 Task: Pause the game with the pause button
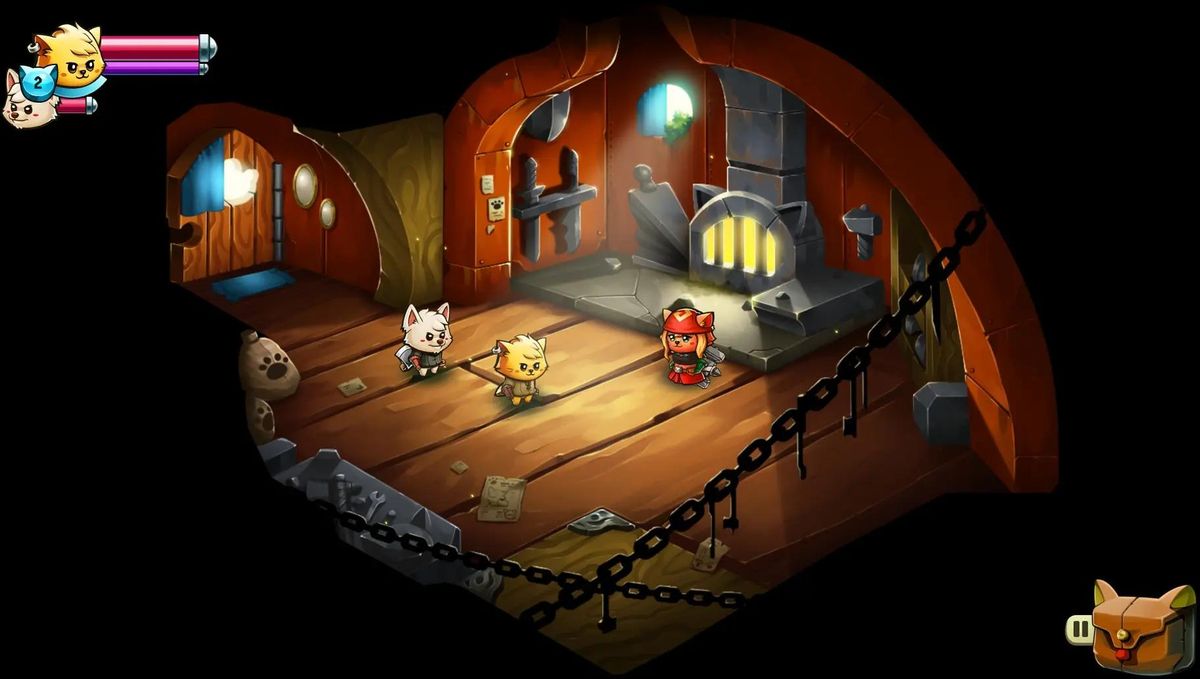(x=1080, y=629)
